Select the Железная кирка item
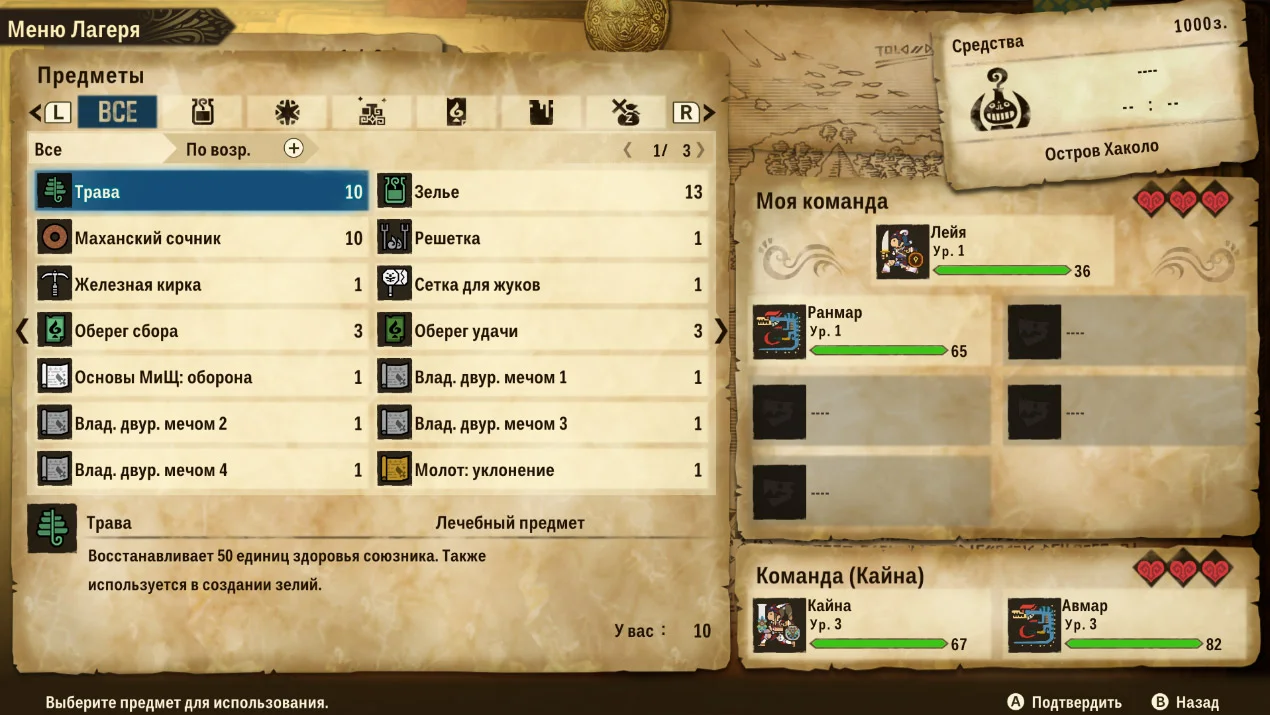 (x=201, y=285)
